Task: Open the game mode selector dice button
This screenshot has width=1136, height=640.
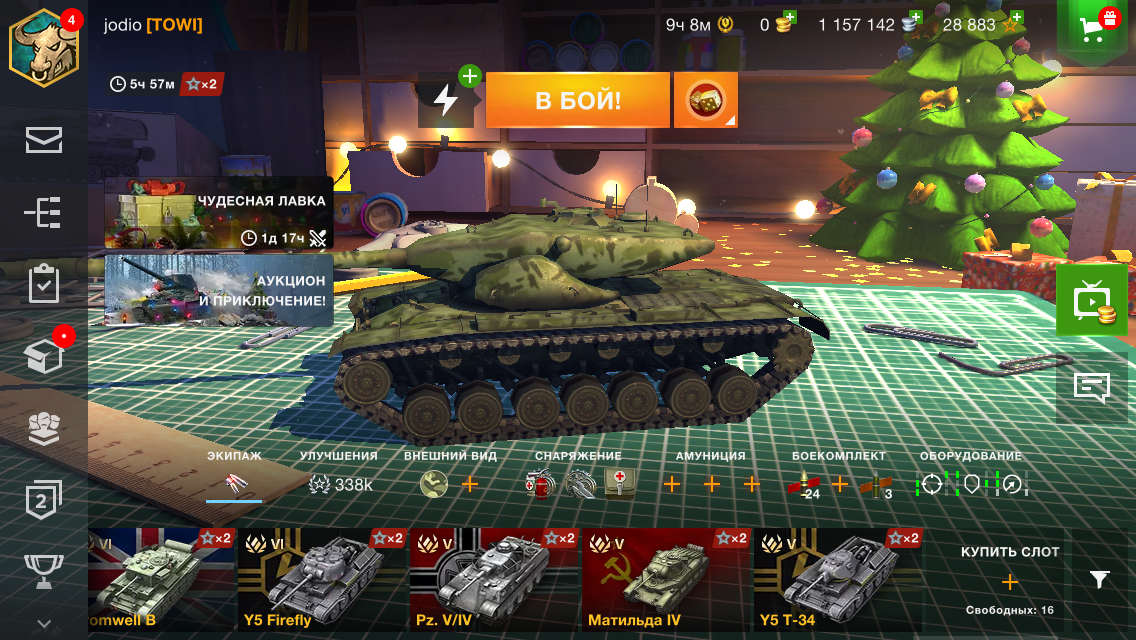Action: 705,100
